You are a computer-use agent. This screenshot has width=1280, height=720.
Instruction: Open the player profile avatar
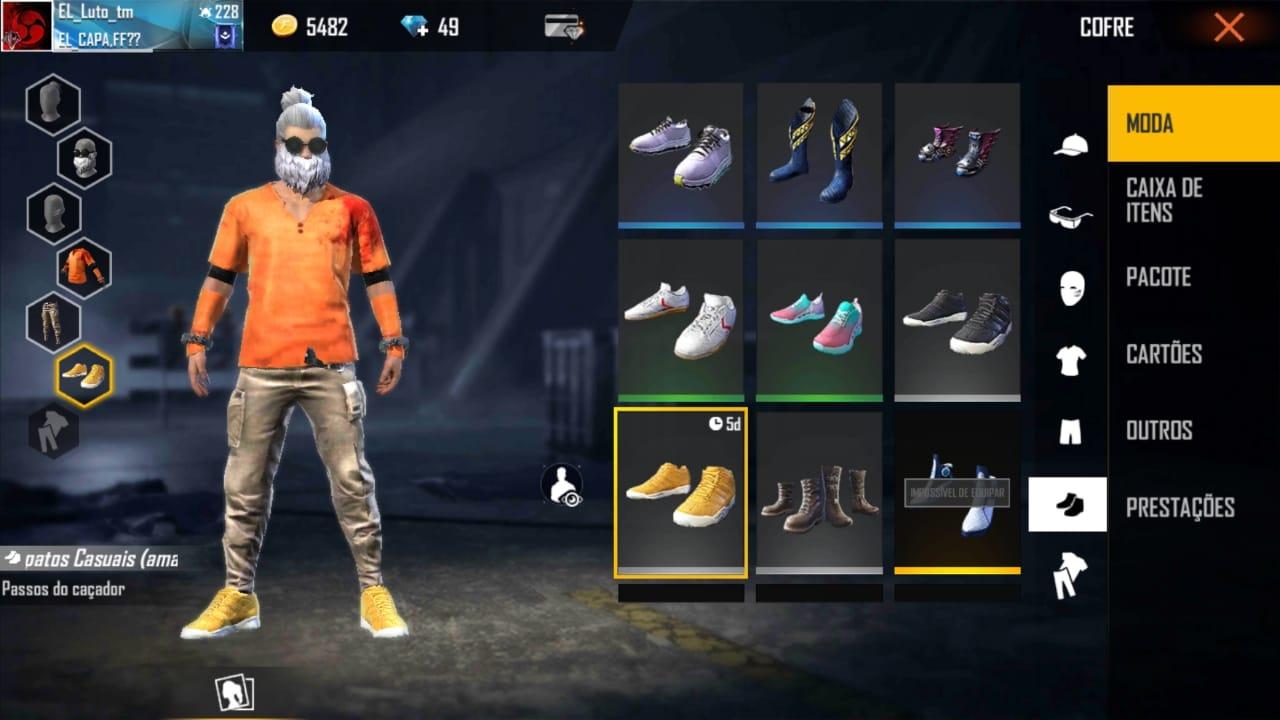coord(26,26)
